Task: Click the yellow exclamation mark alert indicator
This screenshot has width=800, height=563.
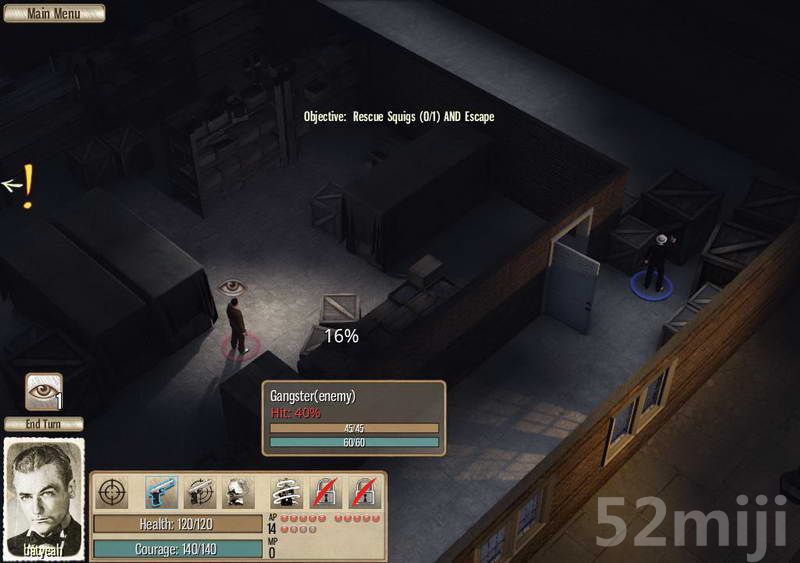Action: pyautogui.click(x=28, y=186)
